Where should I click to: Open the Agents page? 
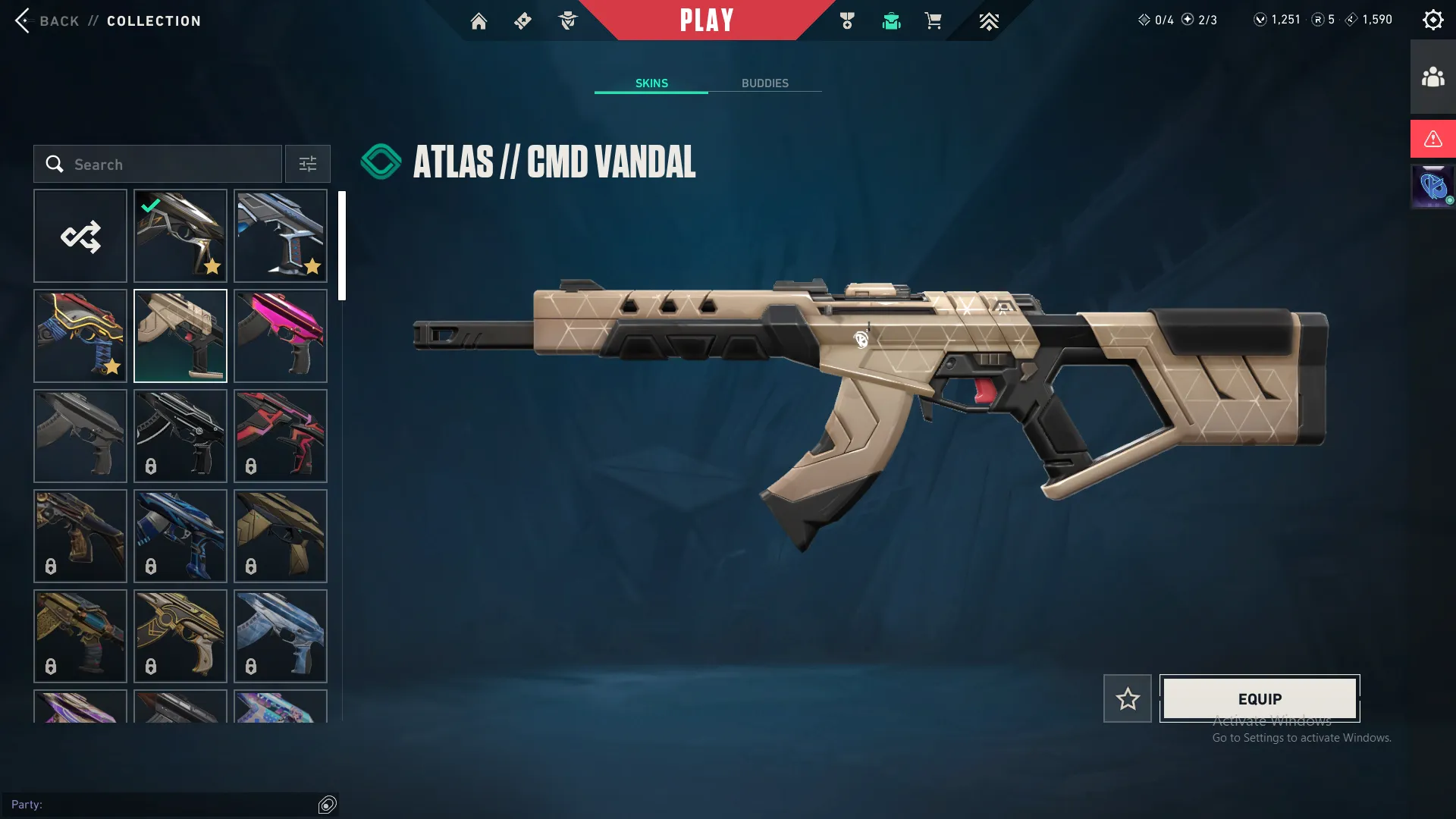click(x=568, y=20)
